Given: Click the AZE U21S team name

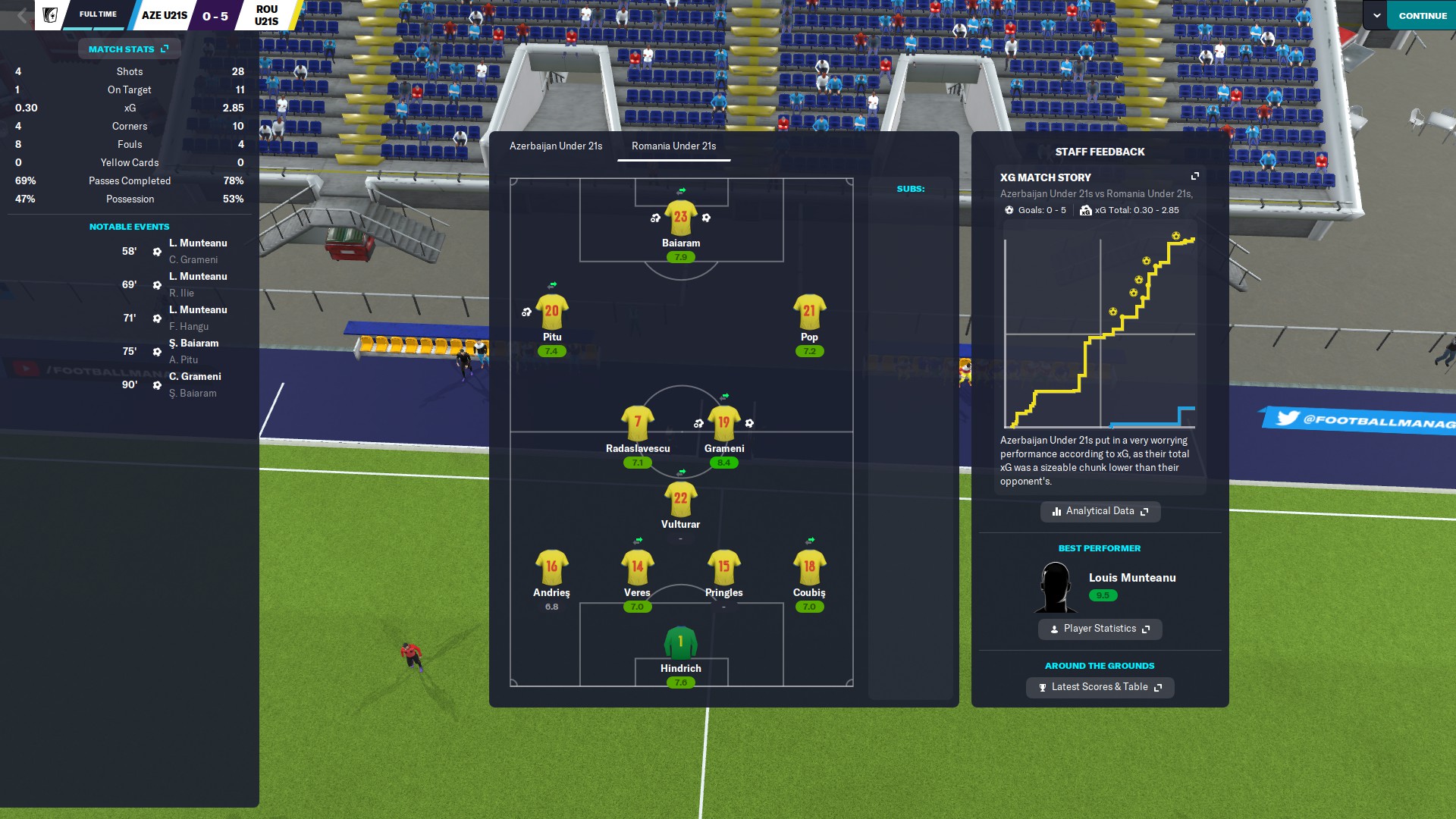Looking at the screenshot, I should 164,15.
